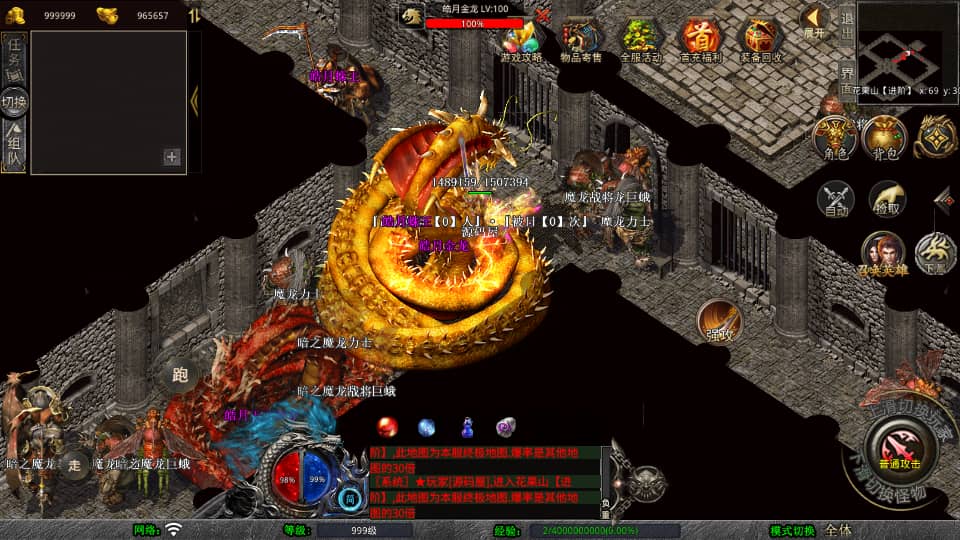The image size is (960, 540).
Task: Add entry with the plus button
Action: (x=172, y=156)
